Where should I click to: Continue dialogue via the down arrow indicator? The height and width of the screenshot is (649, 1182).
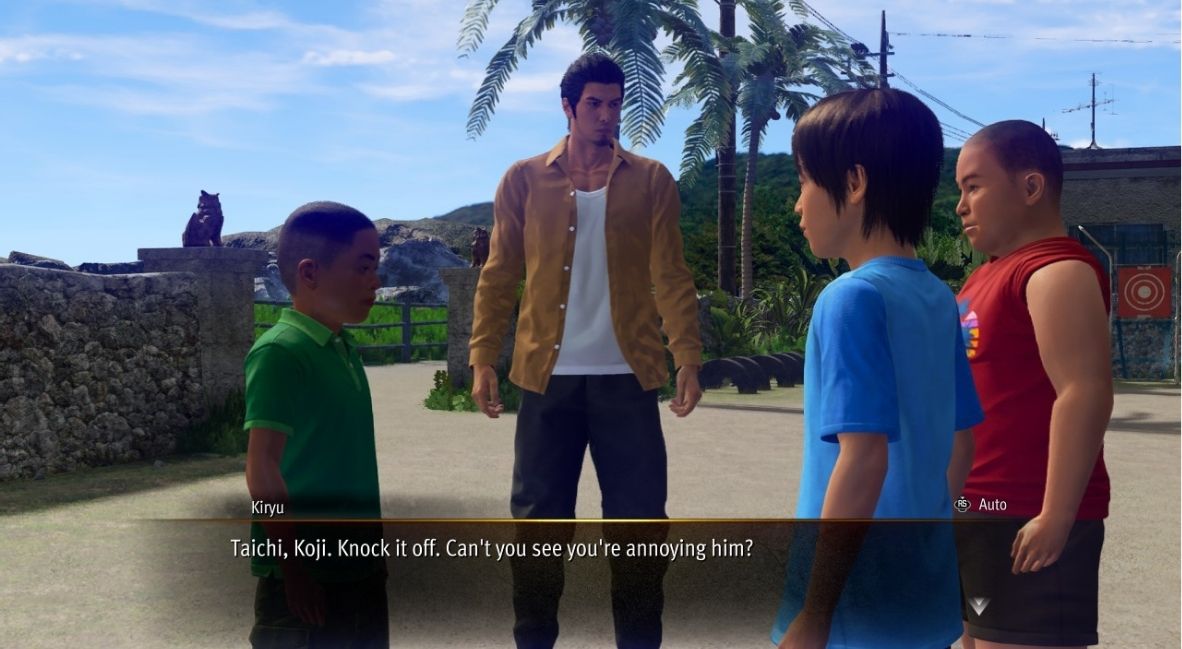pos(977,605)
